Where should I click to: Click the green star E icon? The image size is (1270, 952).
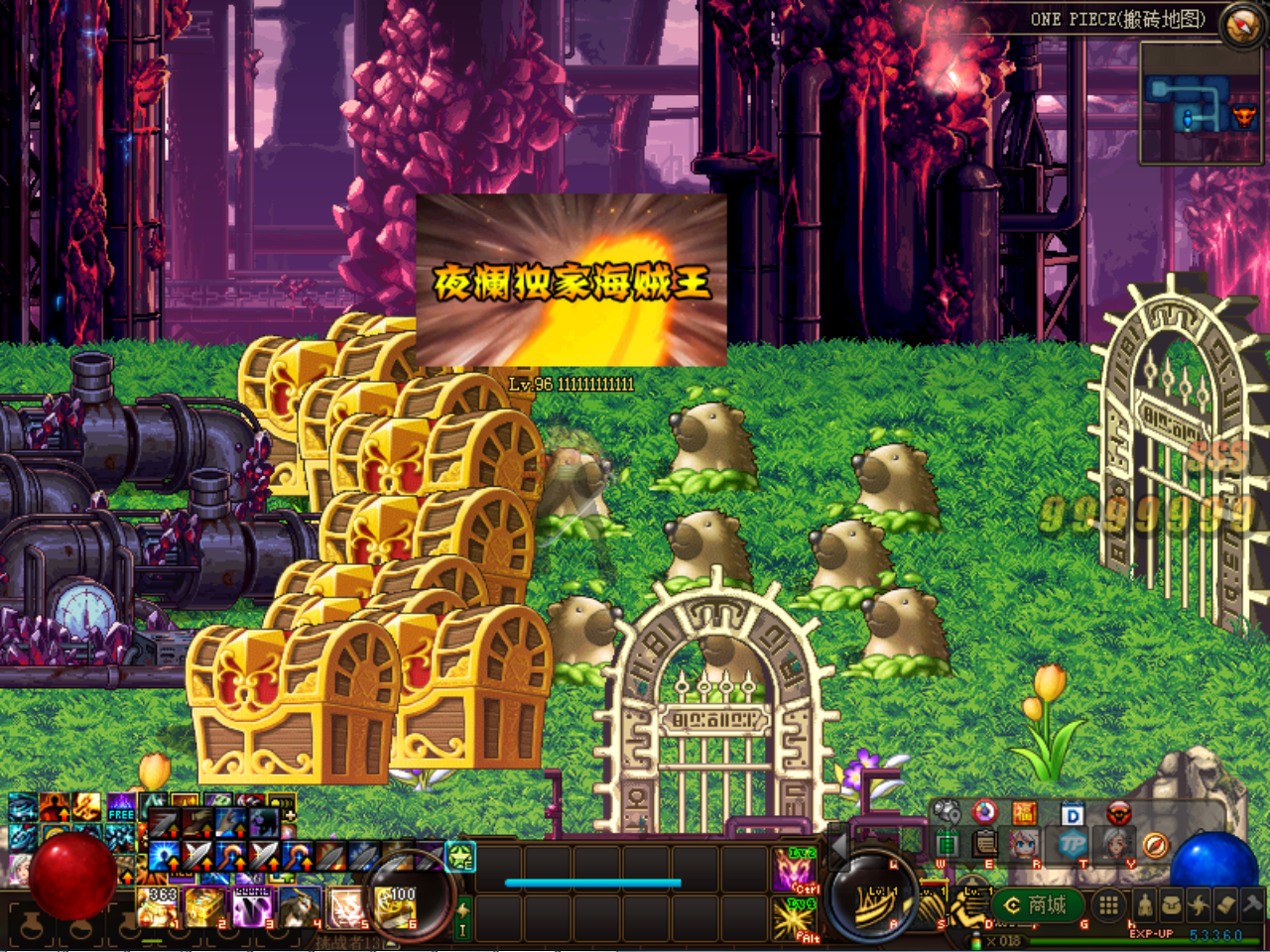point(460,856)
